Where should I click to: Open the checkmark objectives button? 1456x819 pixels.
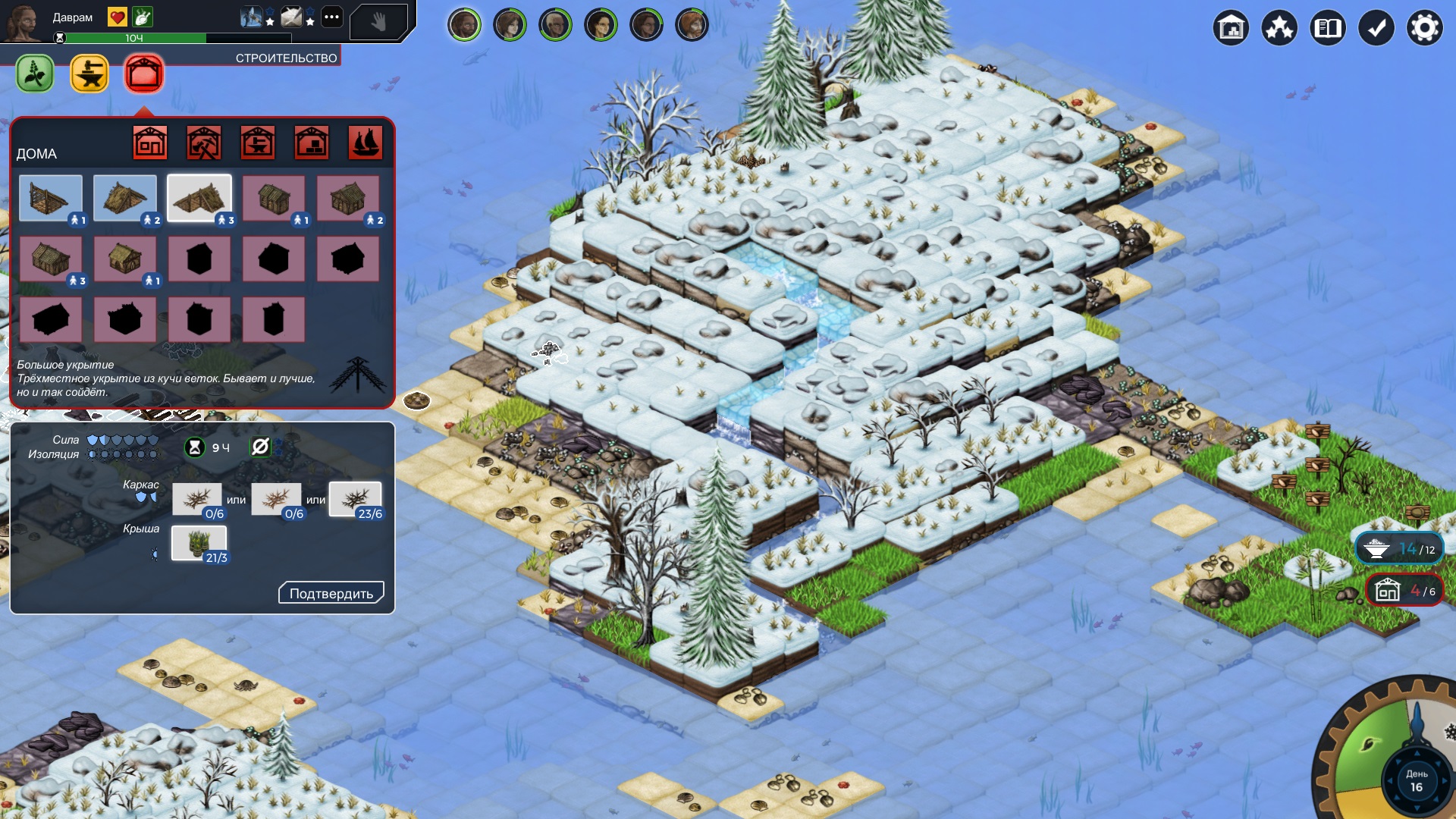1376,29
